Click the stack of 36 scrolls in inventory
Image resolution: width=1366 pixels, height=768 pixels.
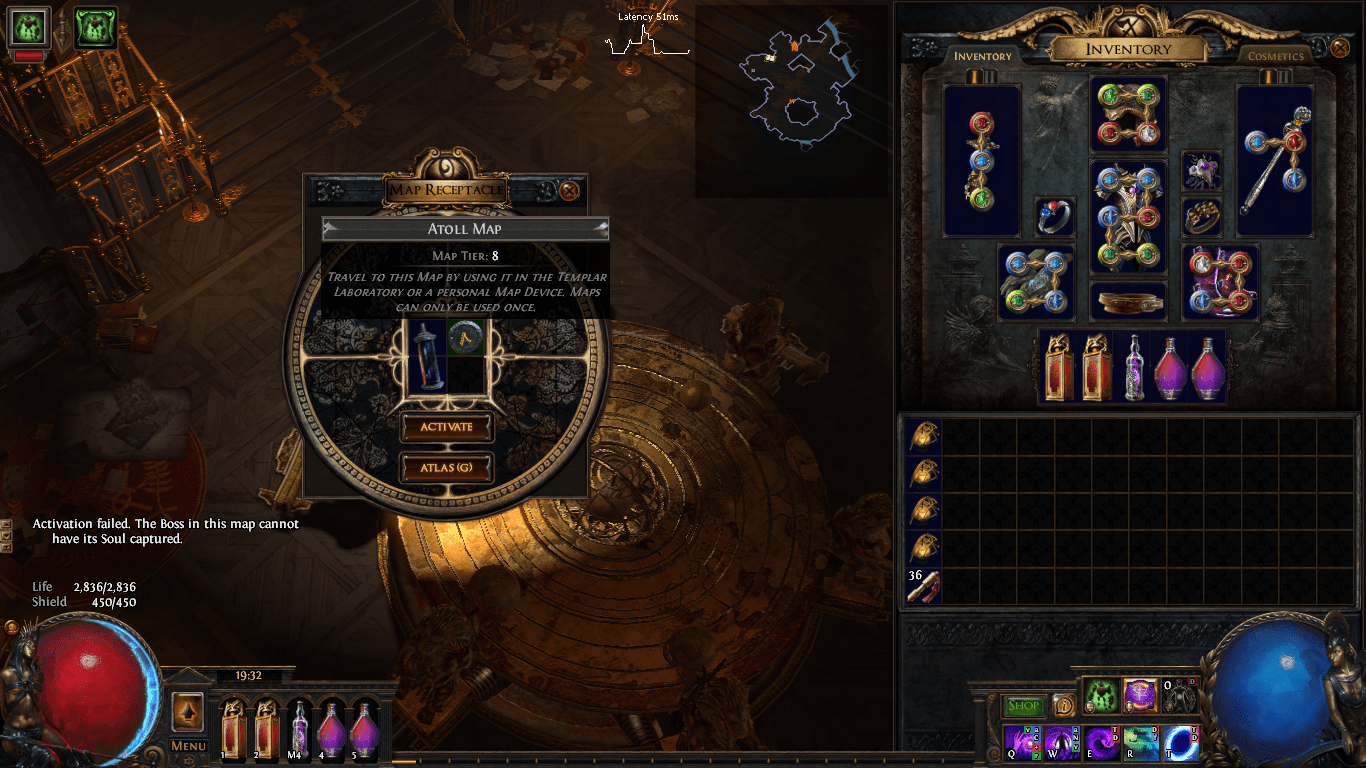tap(922, 587)
